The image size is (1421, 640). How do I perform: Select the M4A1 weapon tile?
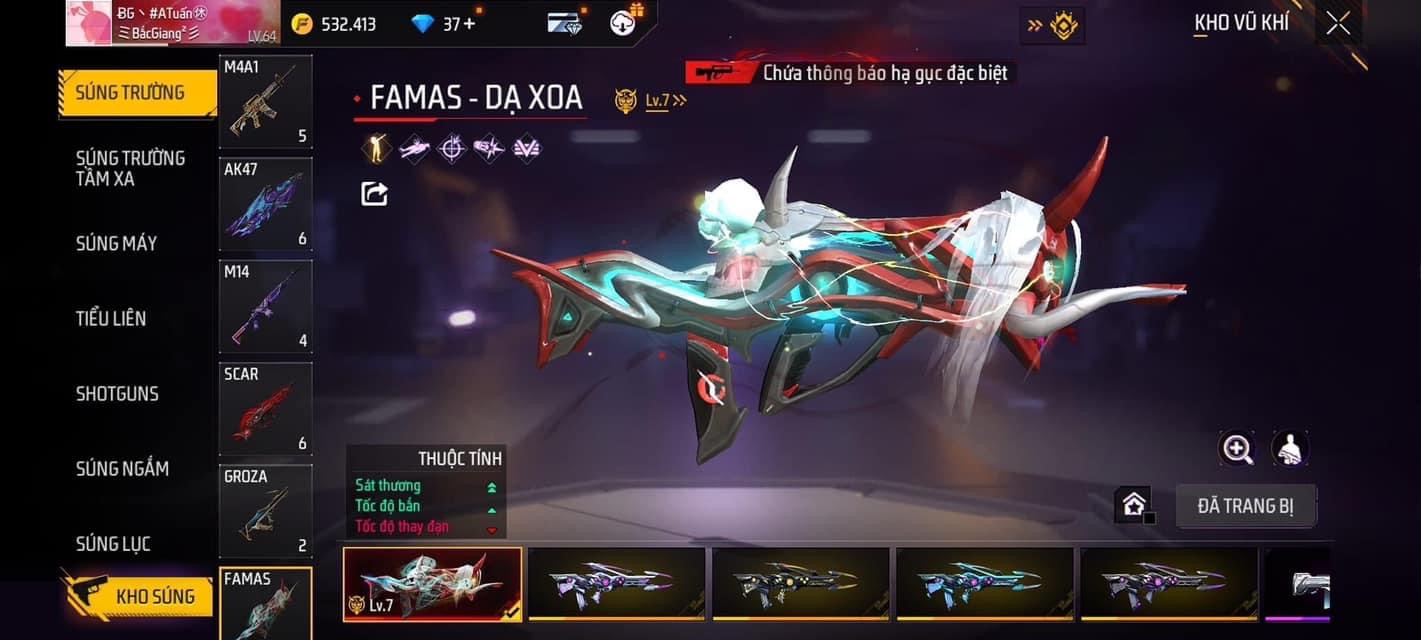265,101
